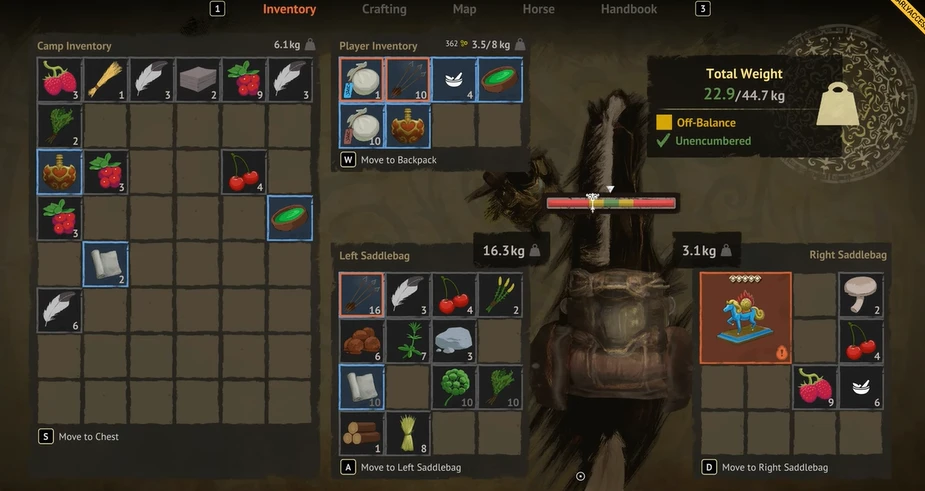Select the stack of 10 arrows
Viewport: 925px width, 491px height.
tap(407, 80)
